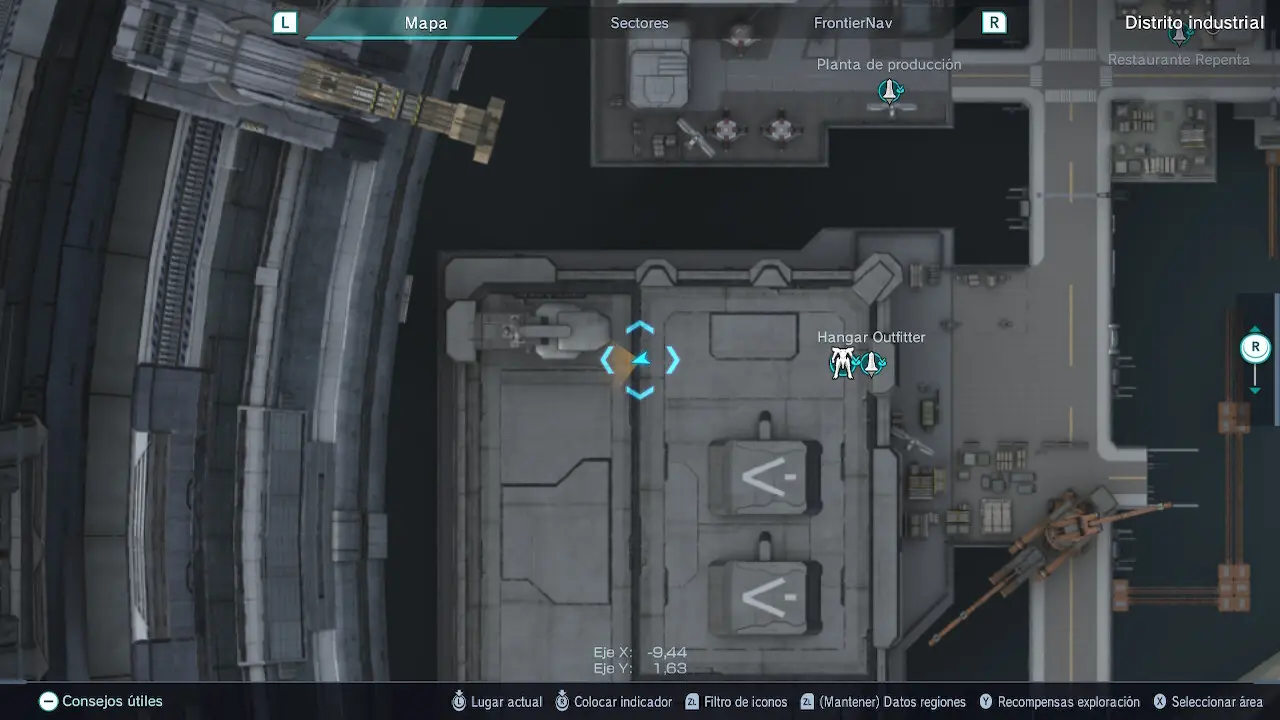The image size is (1280, 720).
Task: Open the Restaurante Repenta location marker
Action: coord(1180,35)
